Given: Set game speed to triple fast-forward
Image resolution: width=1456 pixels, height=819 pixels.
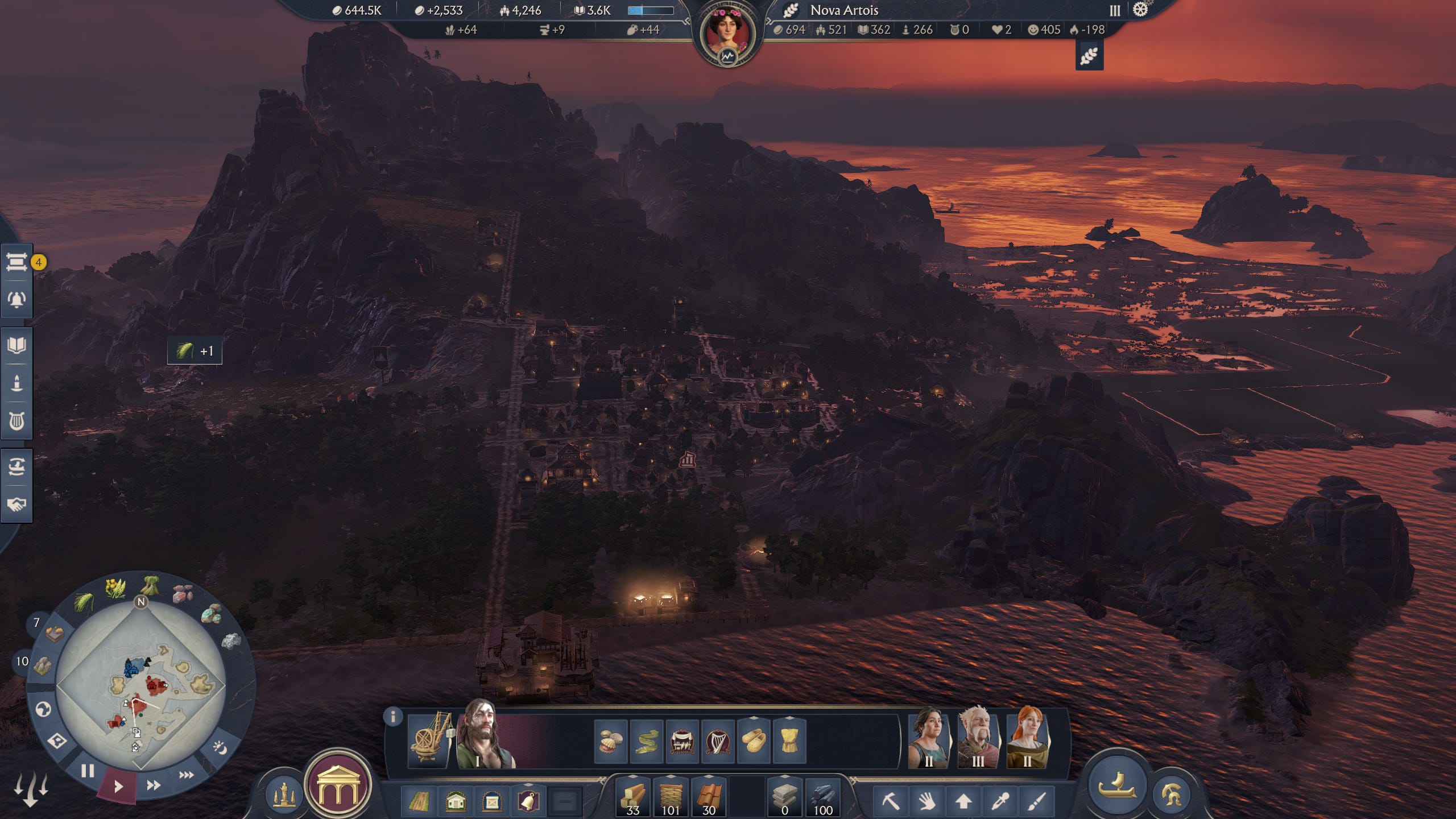Looking at the screenshot, I should [x=186, y=775].
